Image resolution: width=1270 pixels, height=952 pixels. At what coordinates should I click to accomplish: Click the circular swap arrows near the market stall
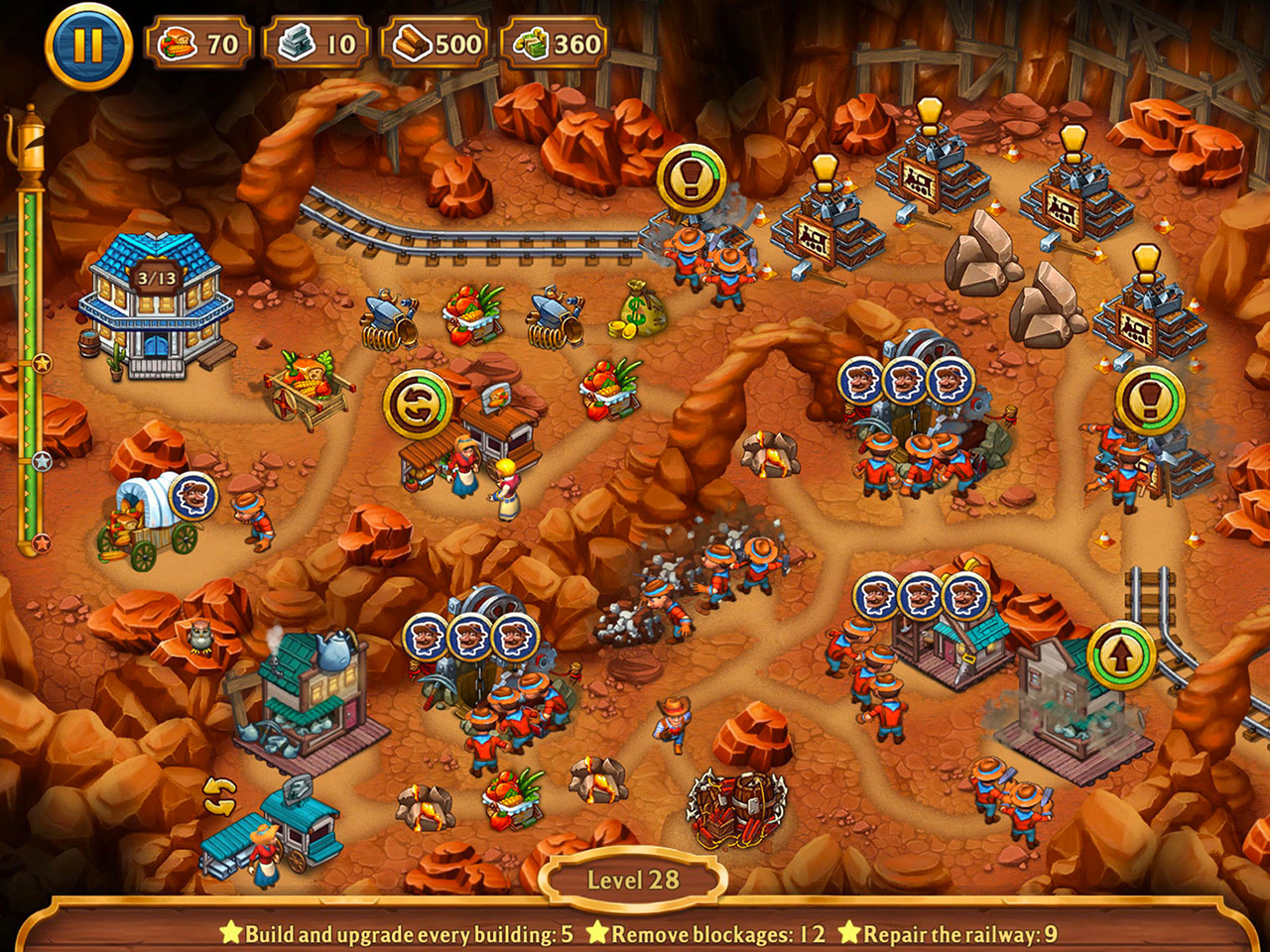coord(421,401)
